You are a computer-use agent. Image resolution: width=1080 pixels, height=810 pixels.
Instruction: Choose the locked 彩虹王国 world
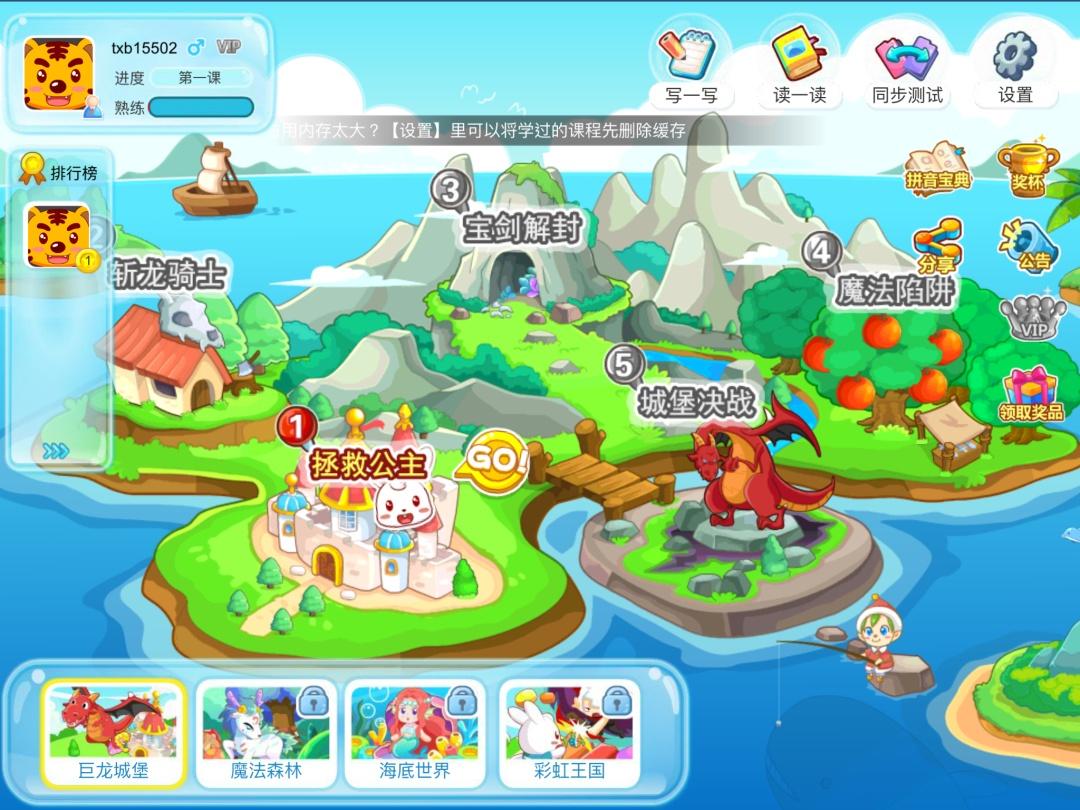tap(567, 733)
